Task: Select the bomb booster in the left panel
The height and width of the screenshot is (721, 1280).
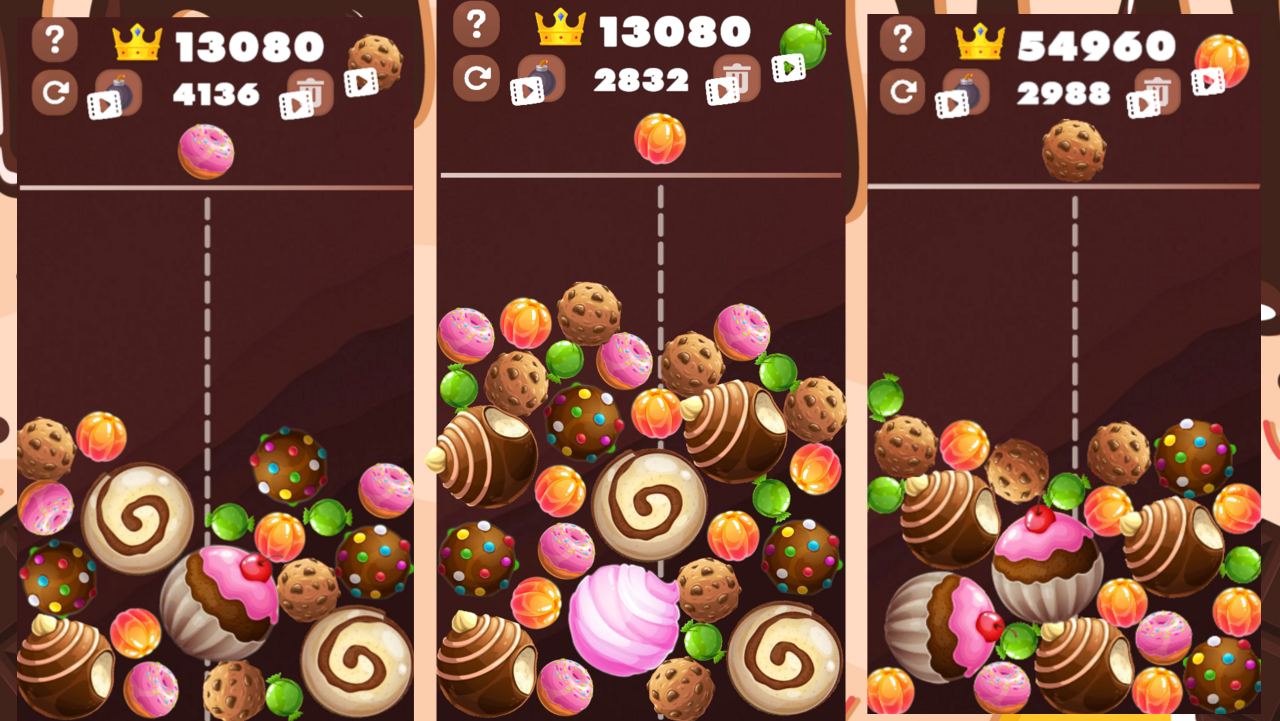Action: pyautogui.click(x=119, y=88)
